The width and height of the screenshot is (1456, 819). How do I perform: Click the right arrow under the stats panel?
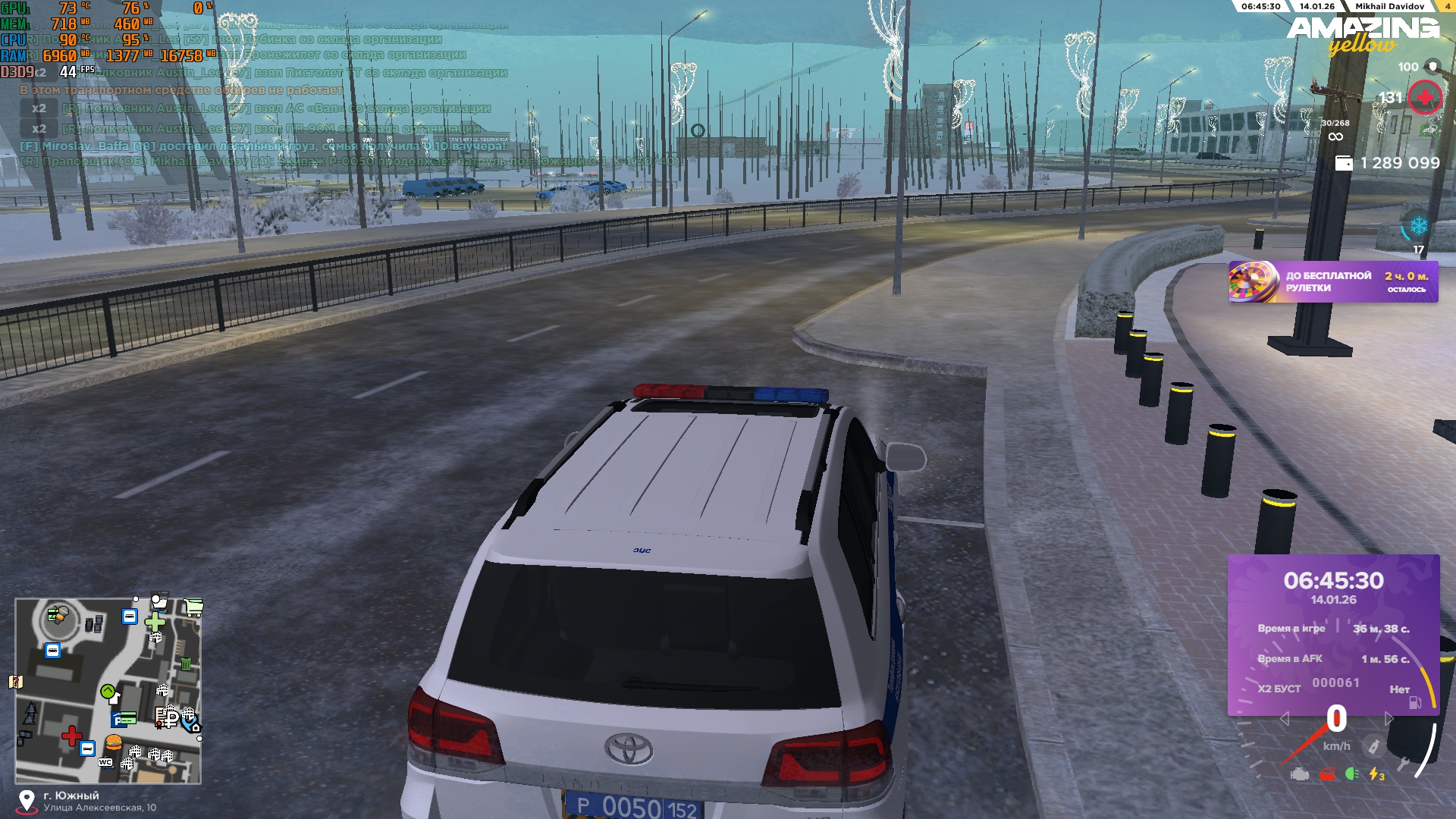point(1389,718)
